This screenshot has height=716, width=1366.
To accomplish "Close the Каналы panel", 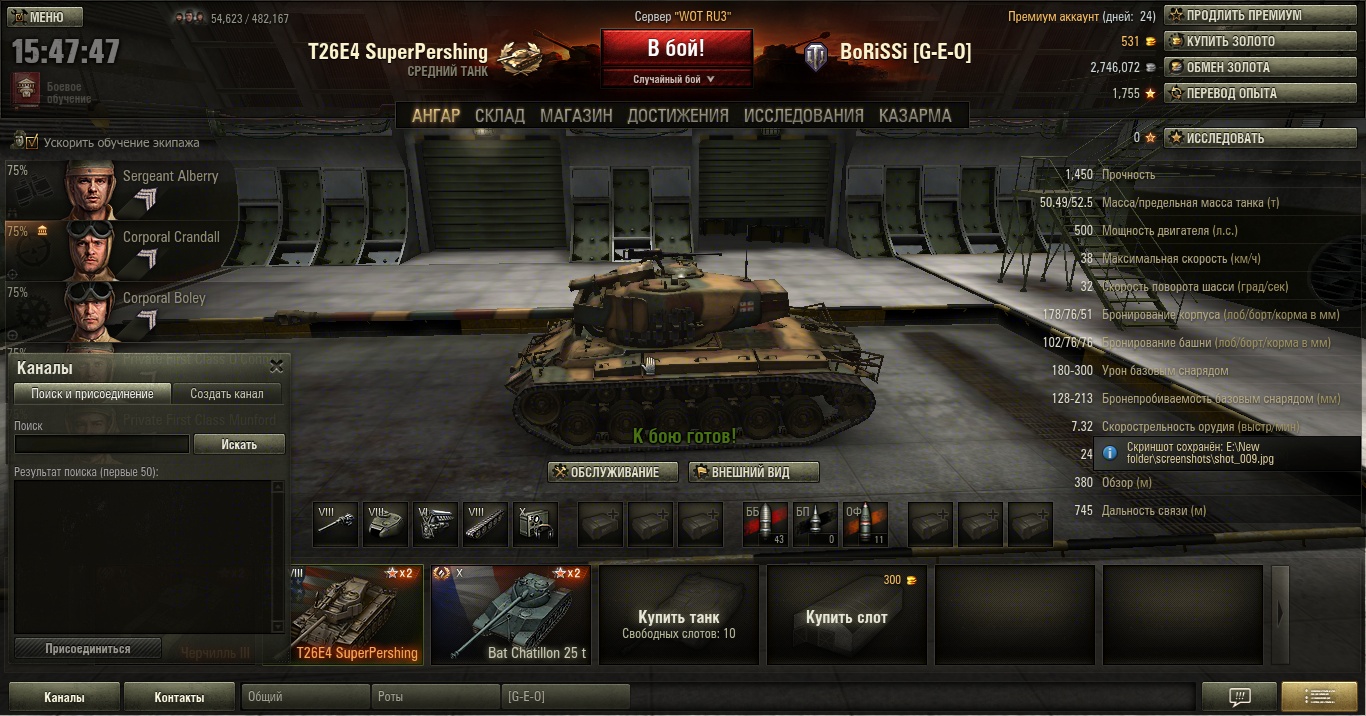I will pyautogui.click(x=277, y=367).
